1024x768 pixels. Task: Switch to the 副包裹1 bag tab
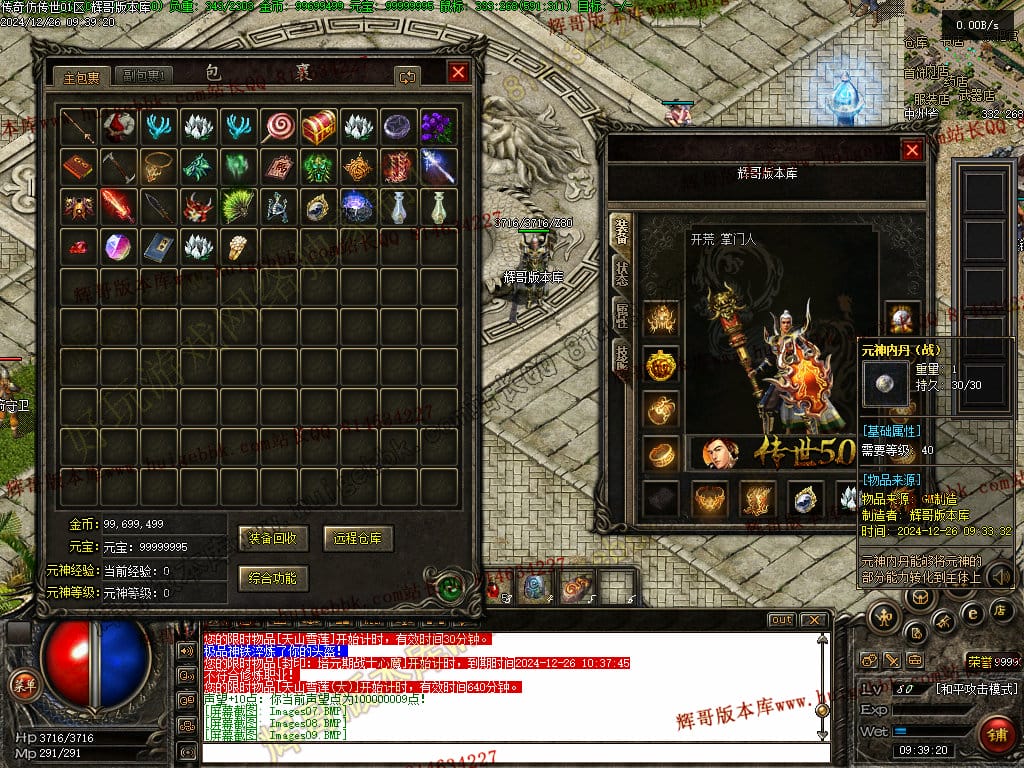coord(144,76)
